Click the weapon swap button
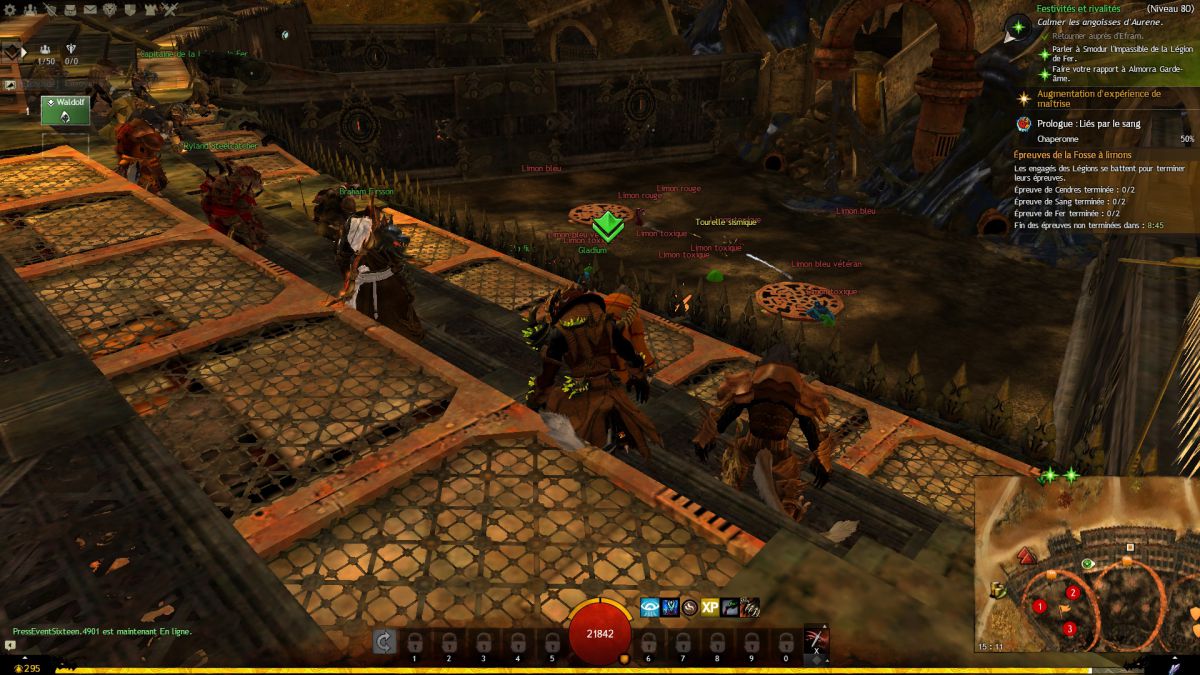The height and width of the screenshot is (675, 1200). (385, 641)
